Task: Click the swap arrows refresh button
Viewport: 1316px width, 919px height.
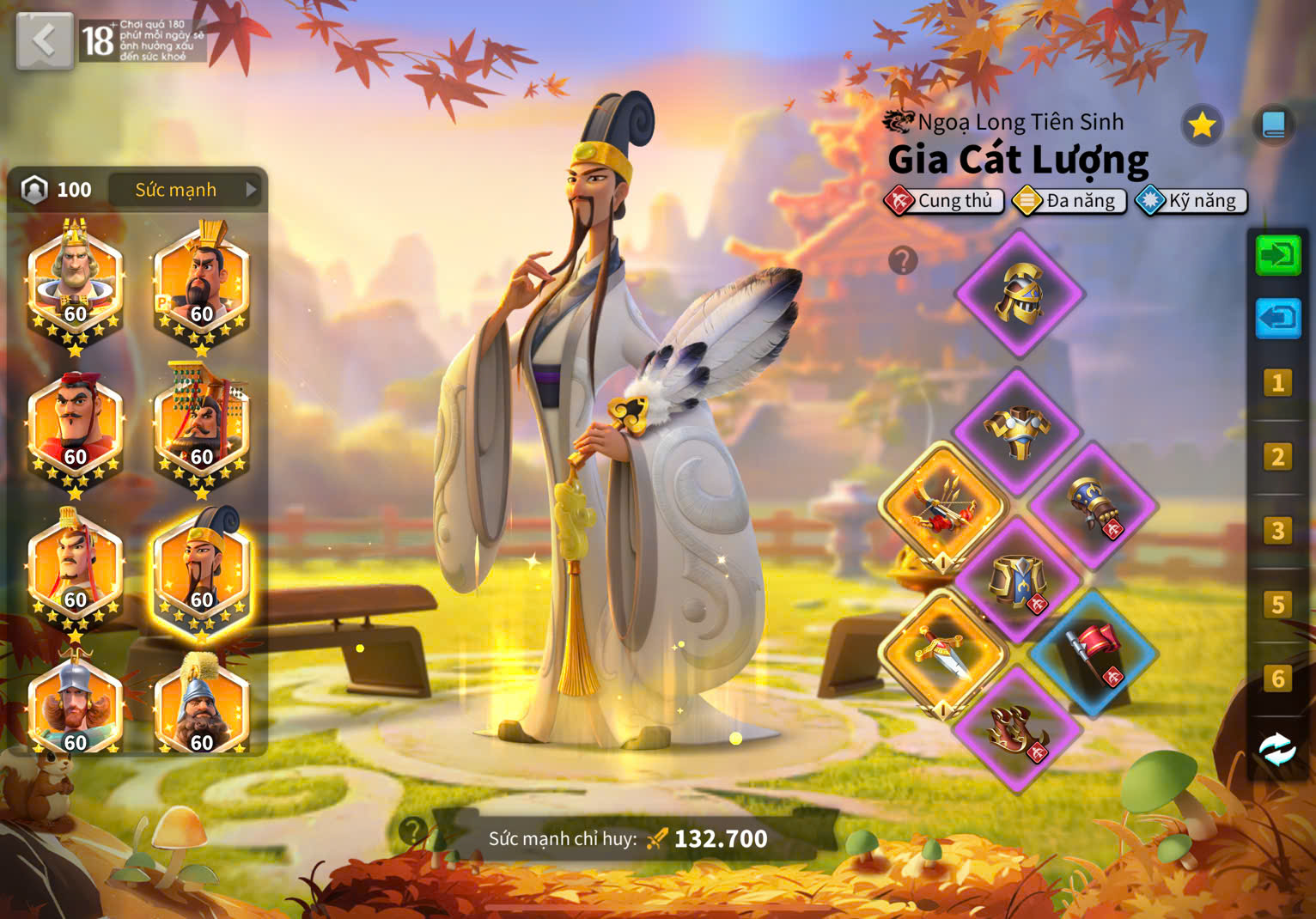Action: point(1277,750)
